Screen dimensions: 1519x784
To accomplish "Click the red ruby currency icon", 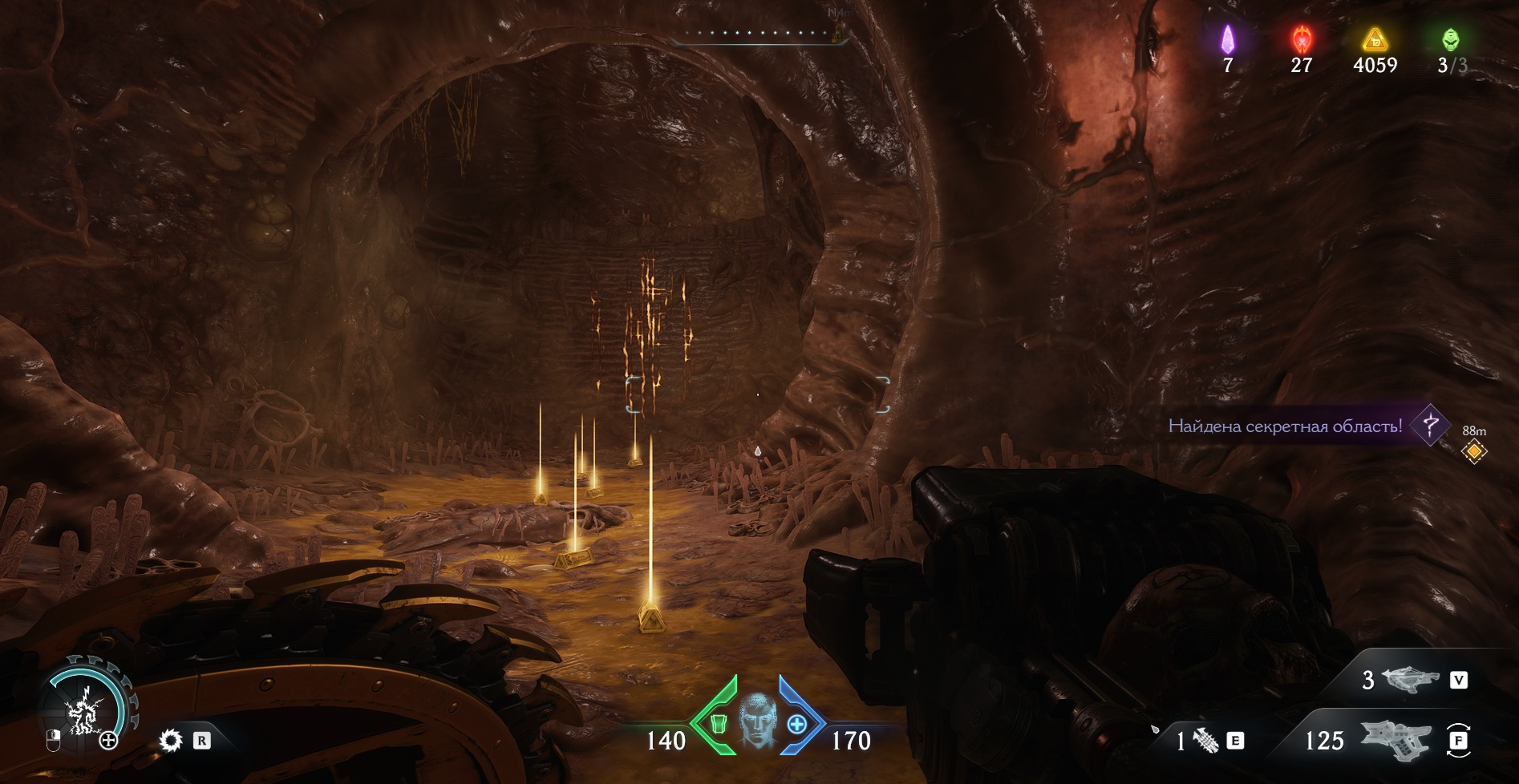I will [x=1301, y=38].
